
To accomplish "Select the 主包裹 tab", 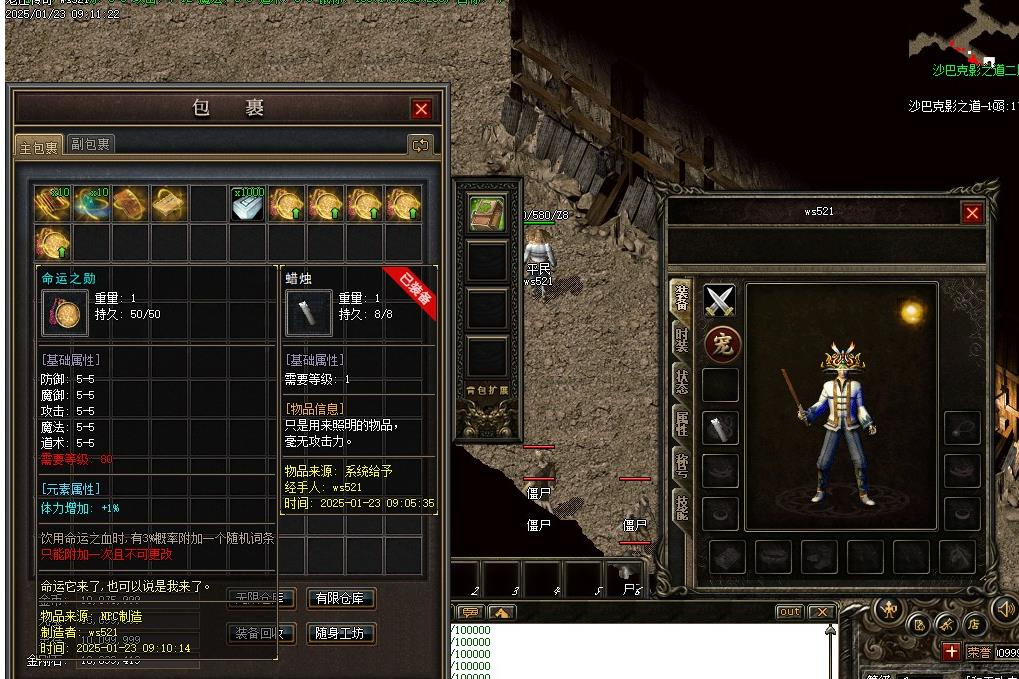I will click(39, 146).
